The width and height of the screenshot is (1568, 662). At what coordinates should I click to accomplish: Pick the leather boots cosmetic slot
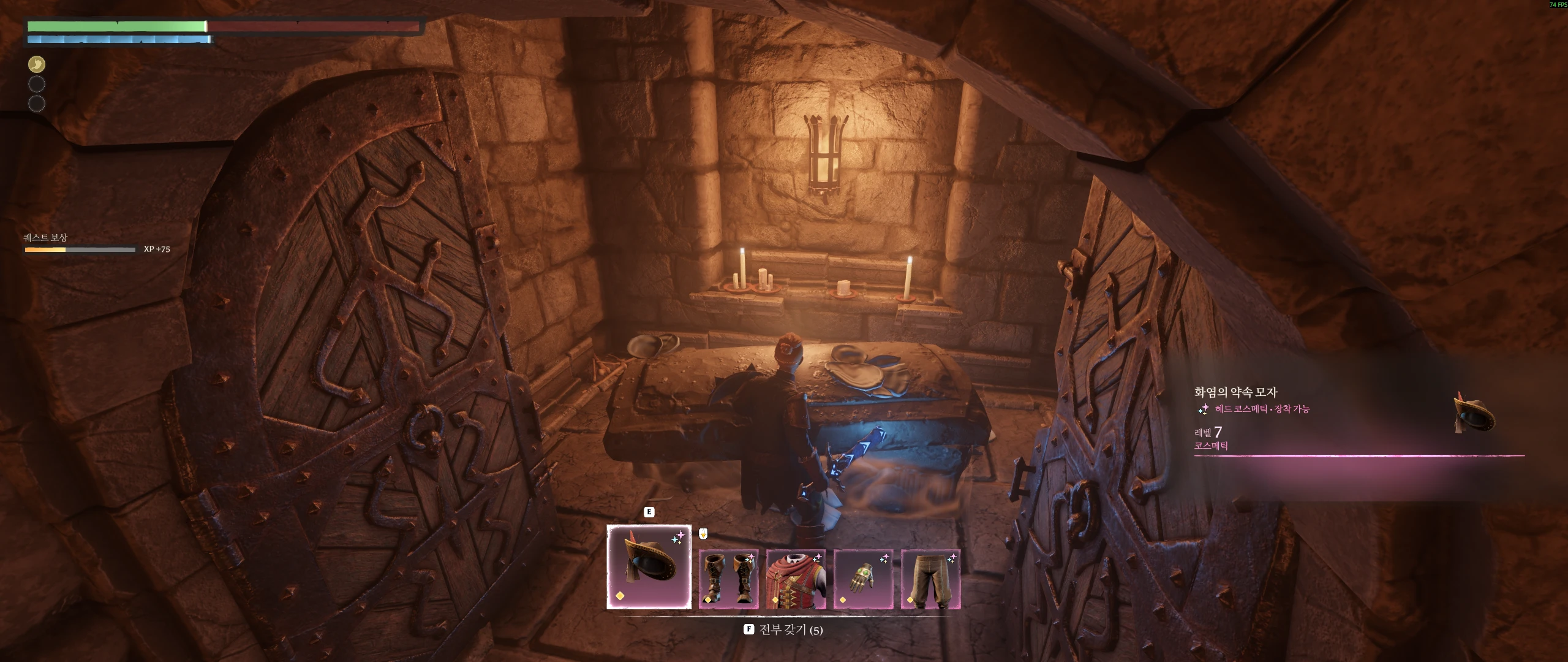pos(728,579)
